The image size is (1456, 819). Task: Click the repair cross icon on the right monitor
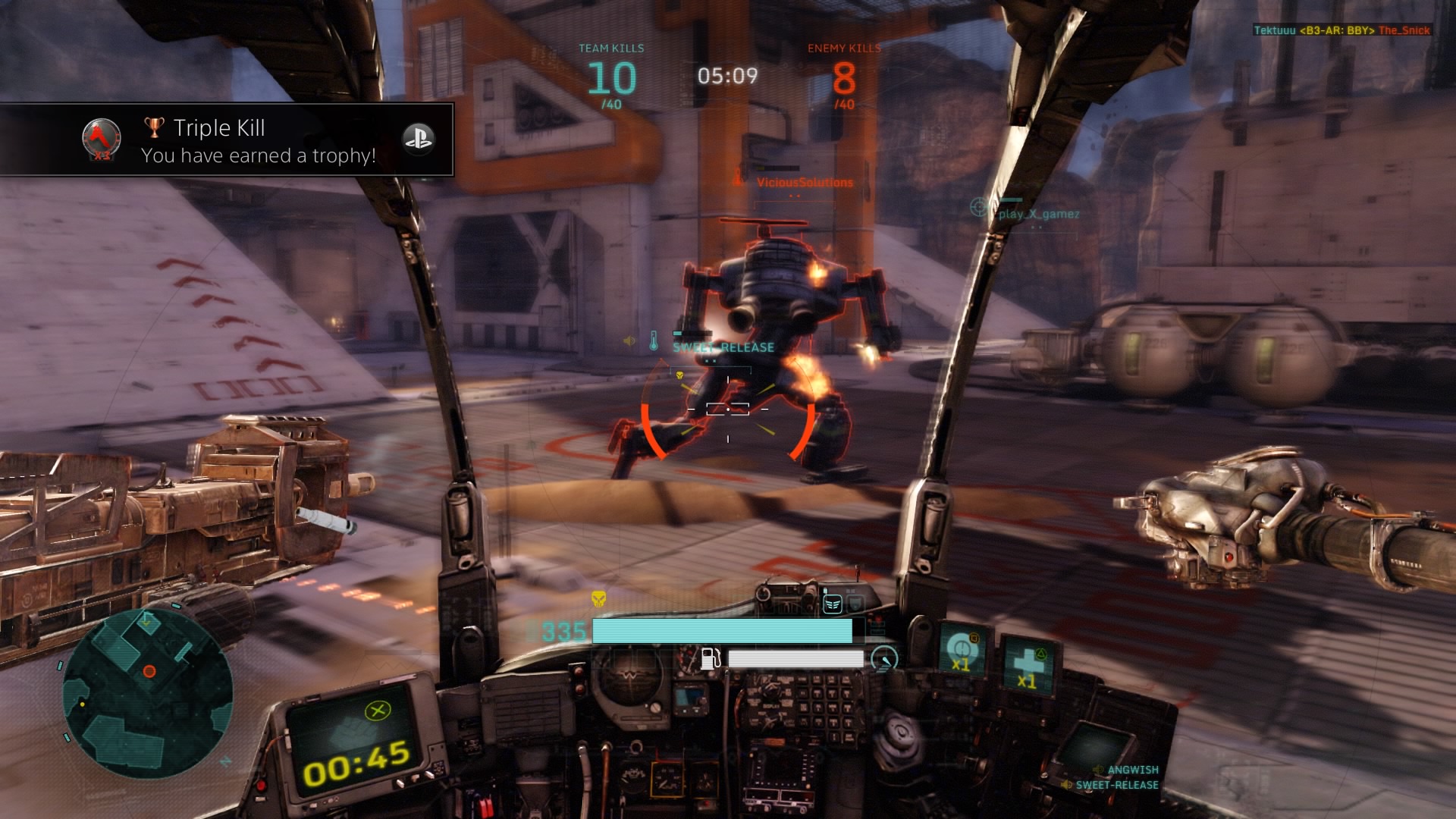(1025, 664)
